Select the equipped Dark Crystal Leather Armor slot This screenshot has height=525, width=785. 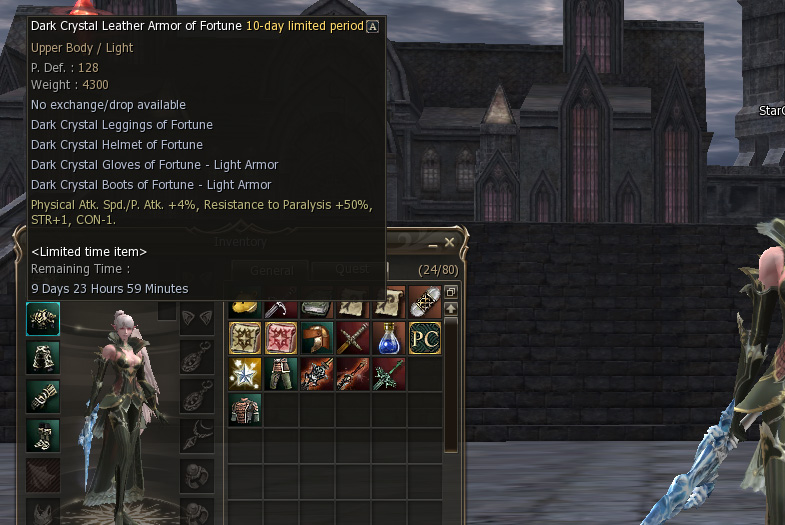point(43,319)
